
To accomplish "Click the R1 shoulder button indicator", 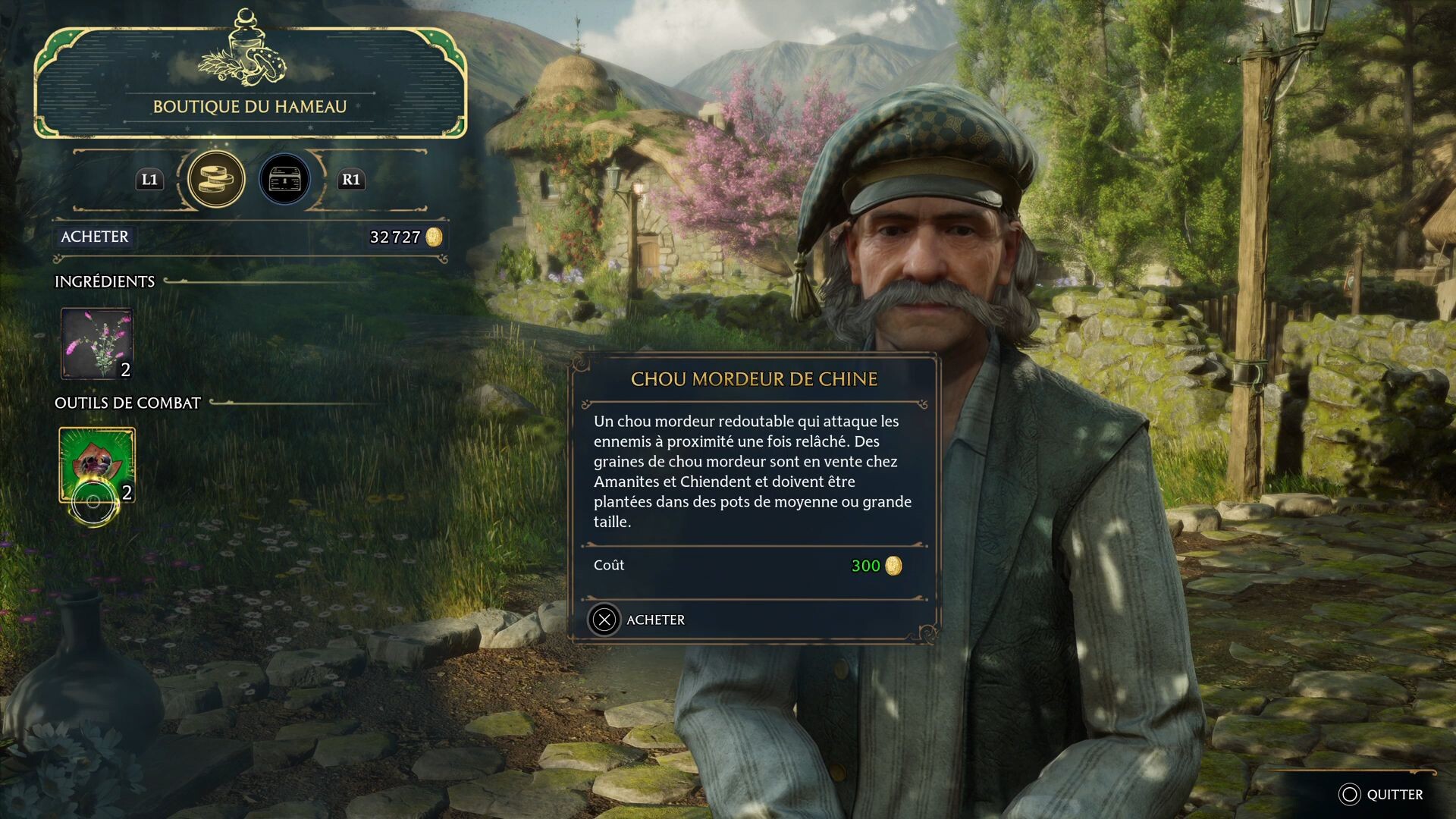I will point(351,180).
